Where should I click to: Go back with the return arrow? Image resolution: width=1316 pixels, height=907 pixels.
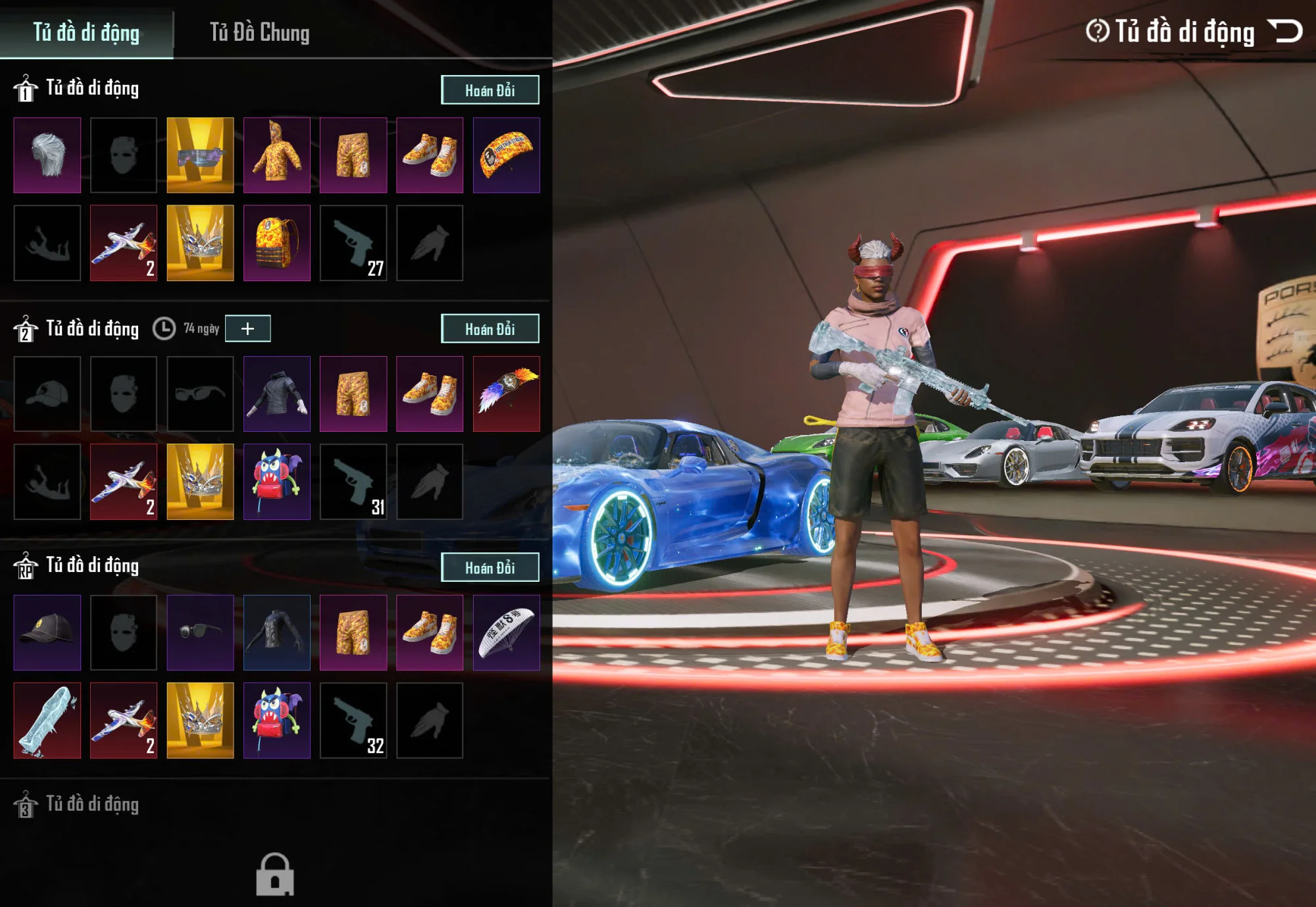1285,31
